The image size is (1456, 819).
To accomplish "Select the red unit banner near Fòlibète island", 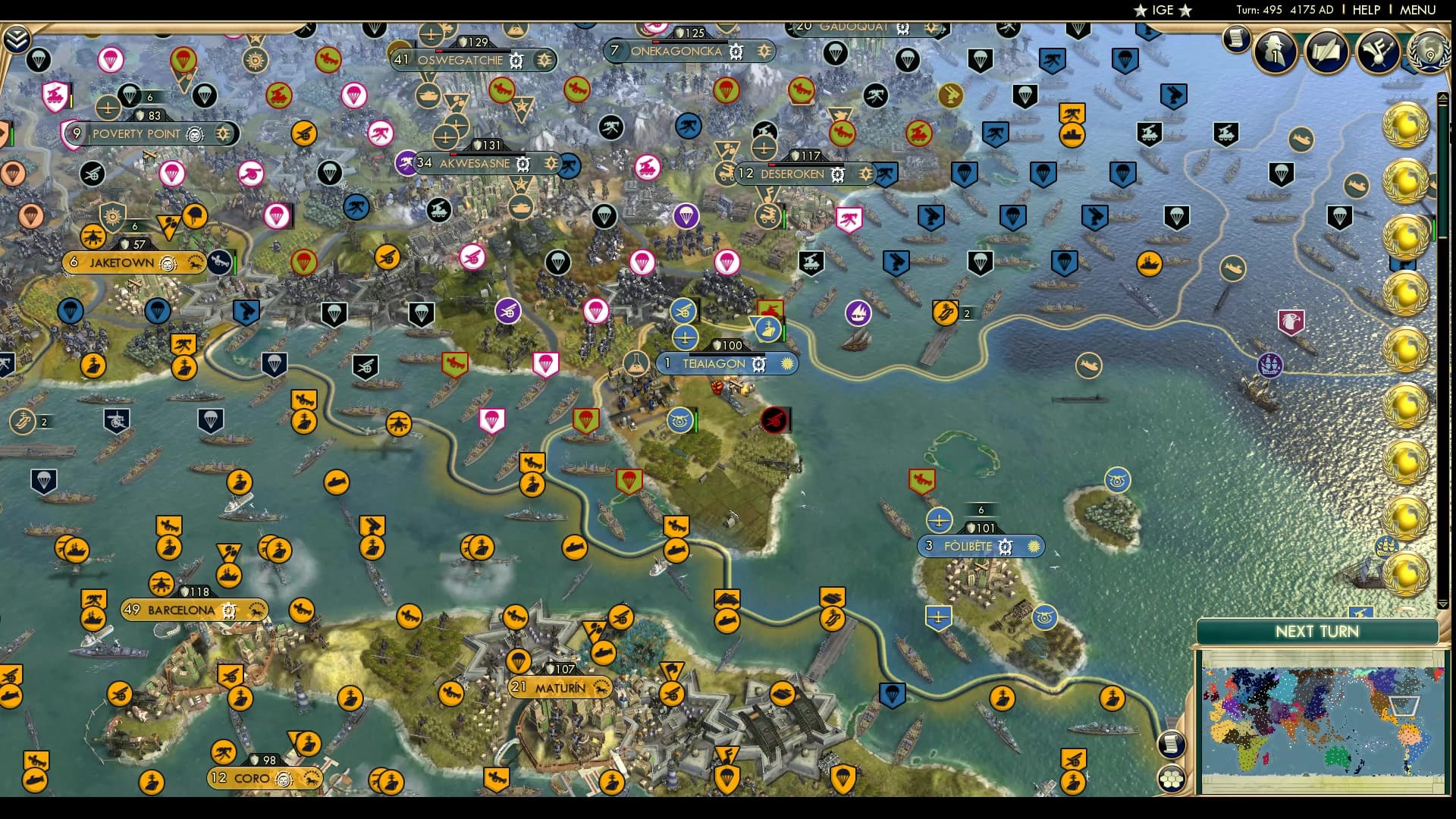I will 922,481.
